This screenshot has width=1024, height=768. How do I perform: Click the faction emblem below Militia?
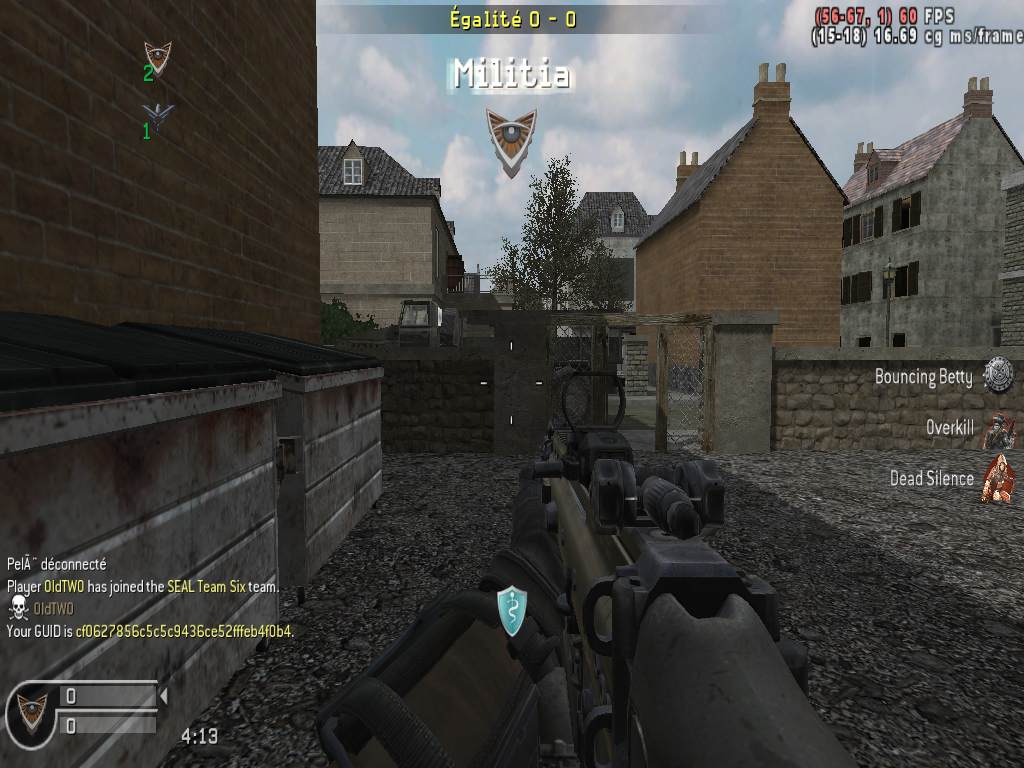point(511,139)
